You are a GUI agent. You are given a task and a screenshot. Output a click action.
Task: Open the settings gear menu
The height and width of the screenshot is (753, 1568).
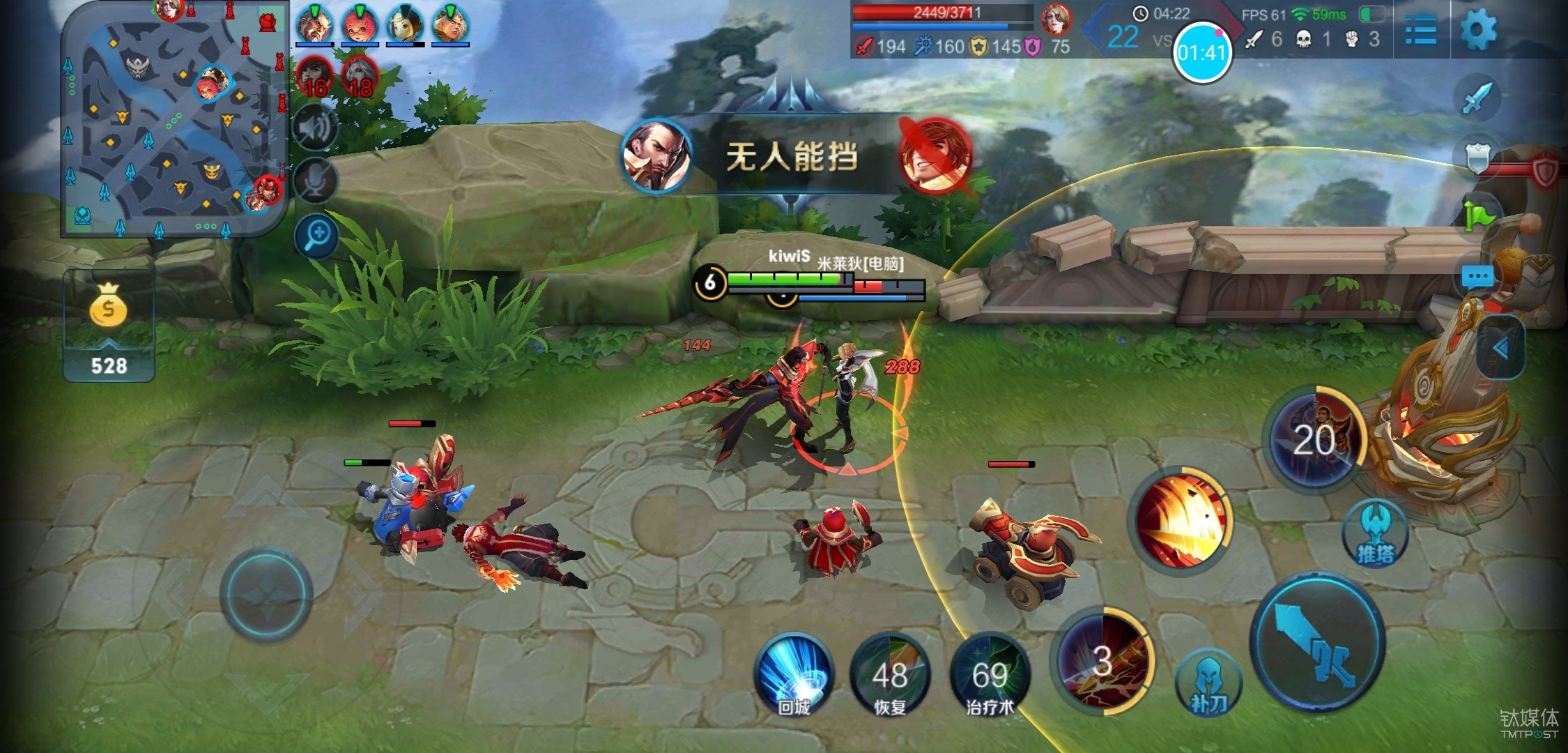(x=1477, y=30)
